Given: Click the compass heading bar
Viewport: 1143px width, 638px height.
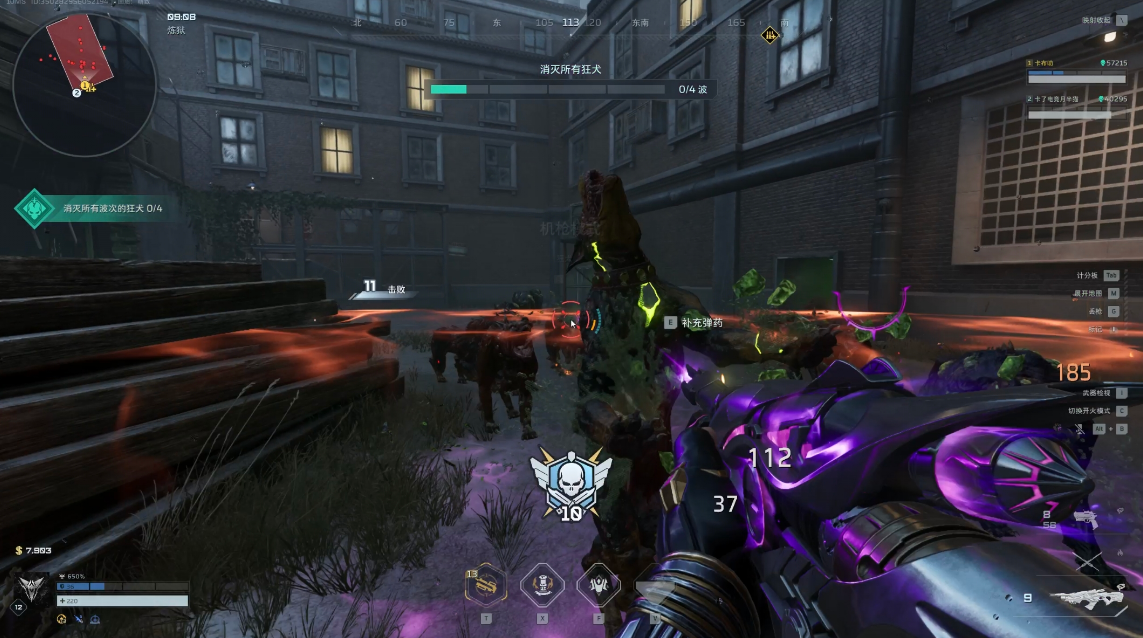Looking at the screenshot, I should (x=570, y=22).
